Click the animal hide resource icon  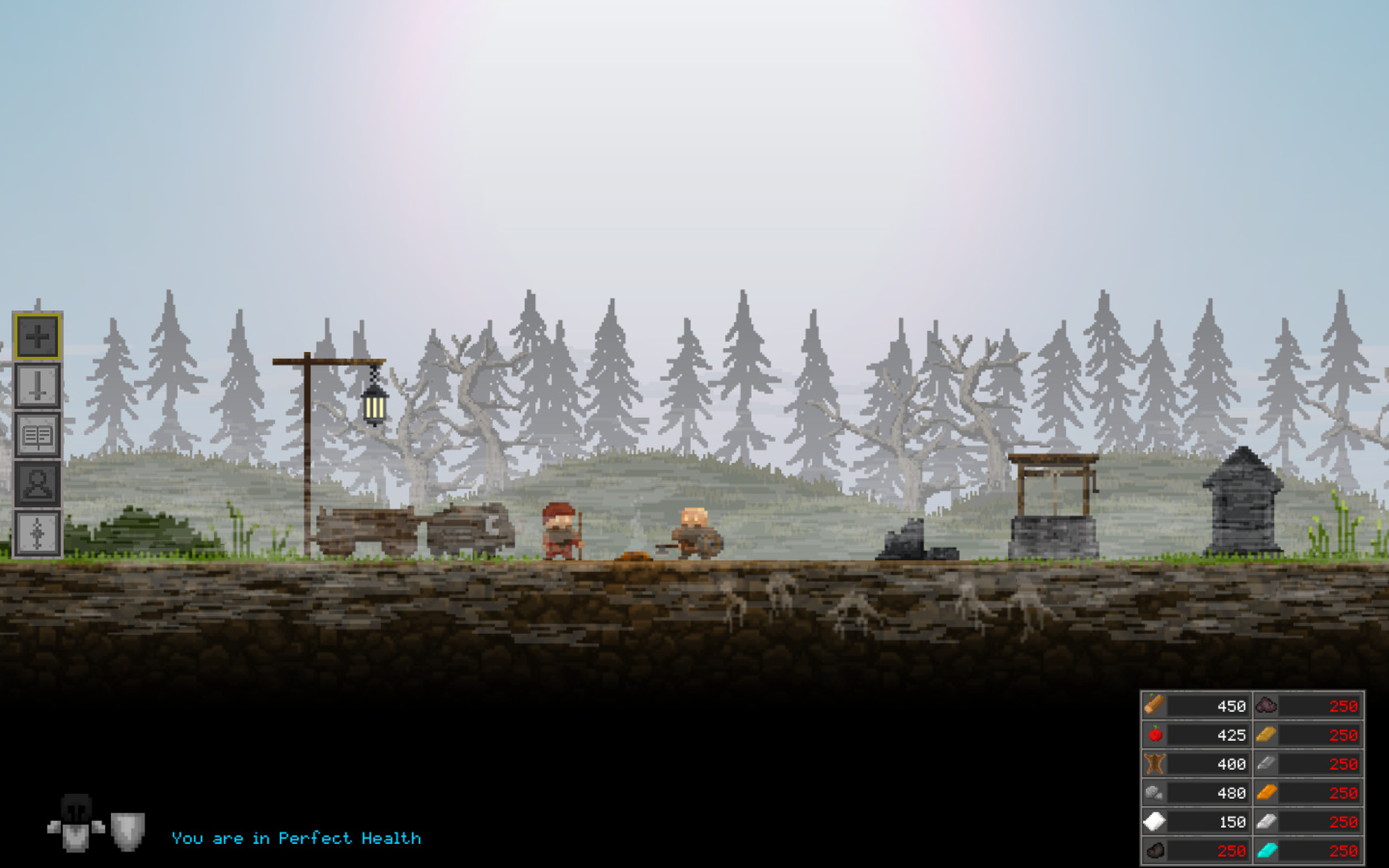(1153, 764)
